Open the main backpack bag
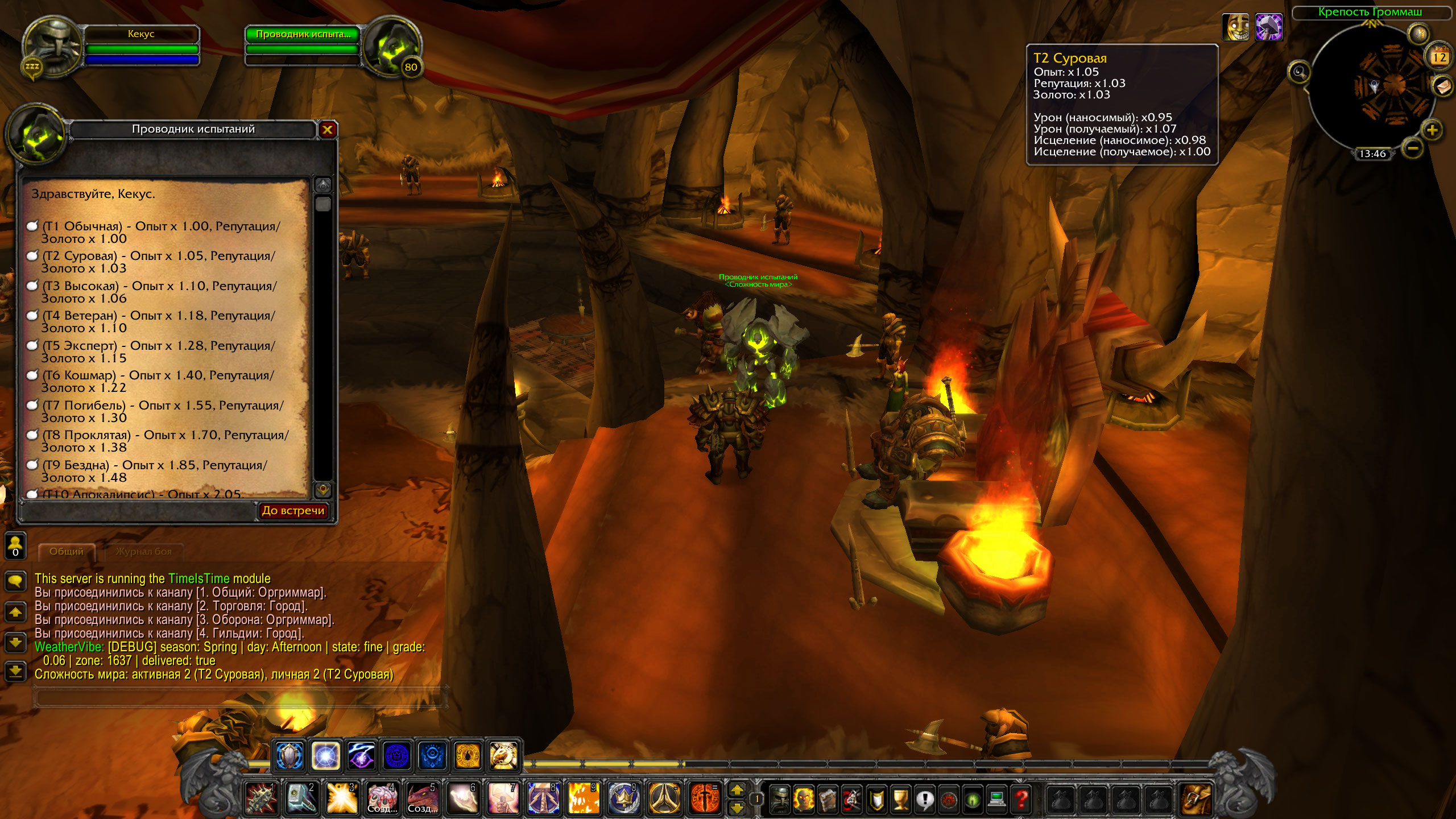This screenshot has width=1456, height=819. [x=1196, y=799]
